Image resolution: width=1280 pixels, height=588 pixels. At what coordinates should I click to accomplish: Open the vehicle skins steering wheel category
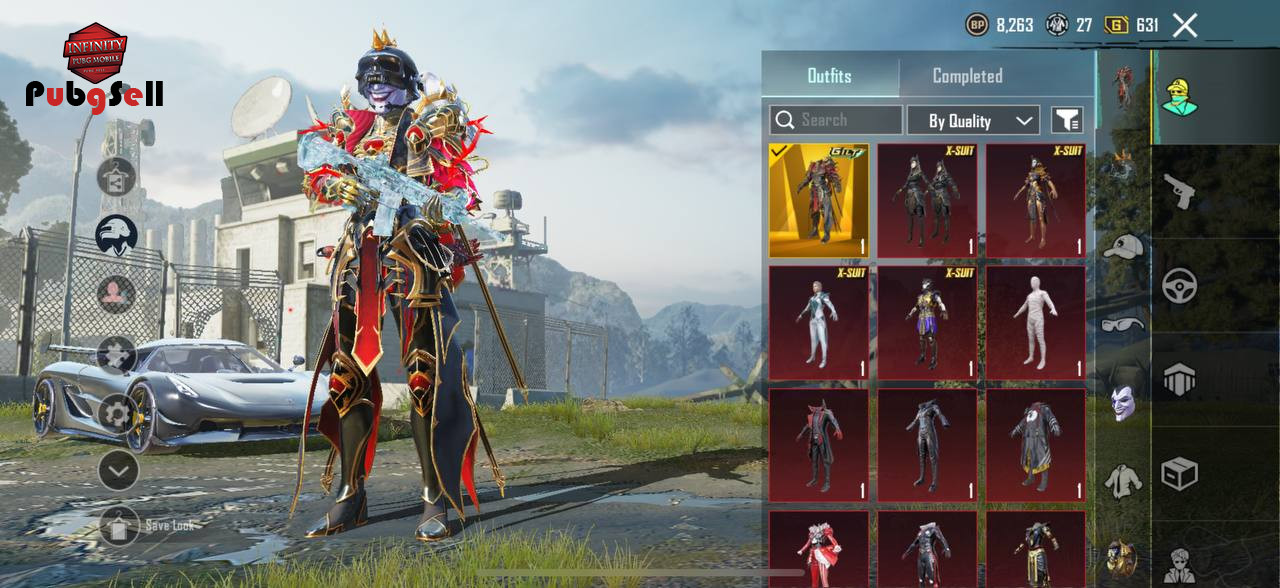point(1180,286)
